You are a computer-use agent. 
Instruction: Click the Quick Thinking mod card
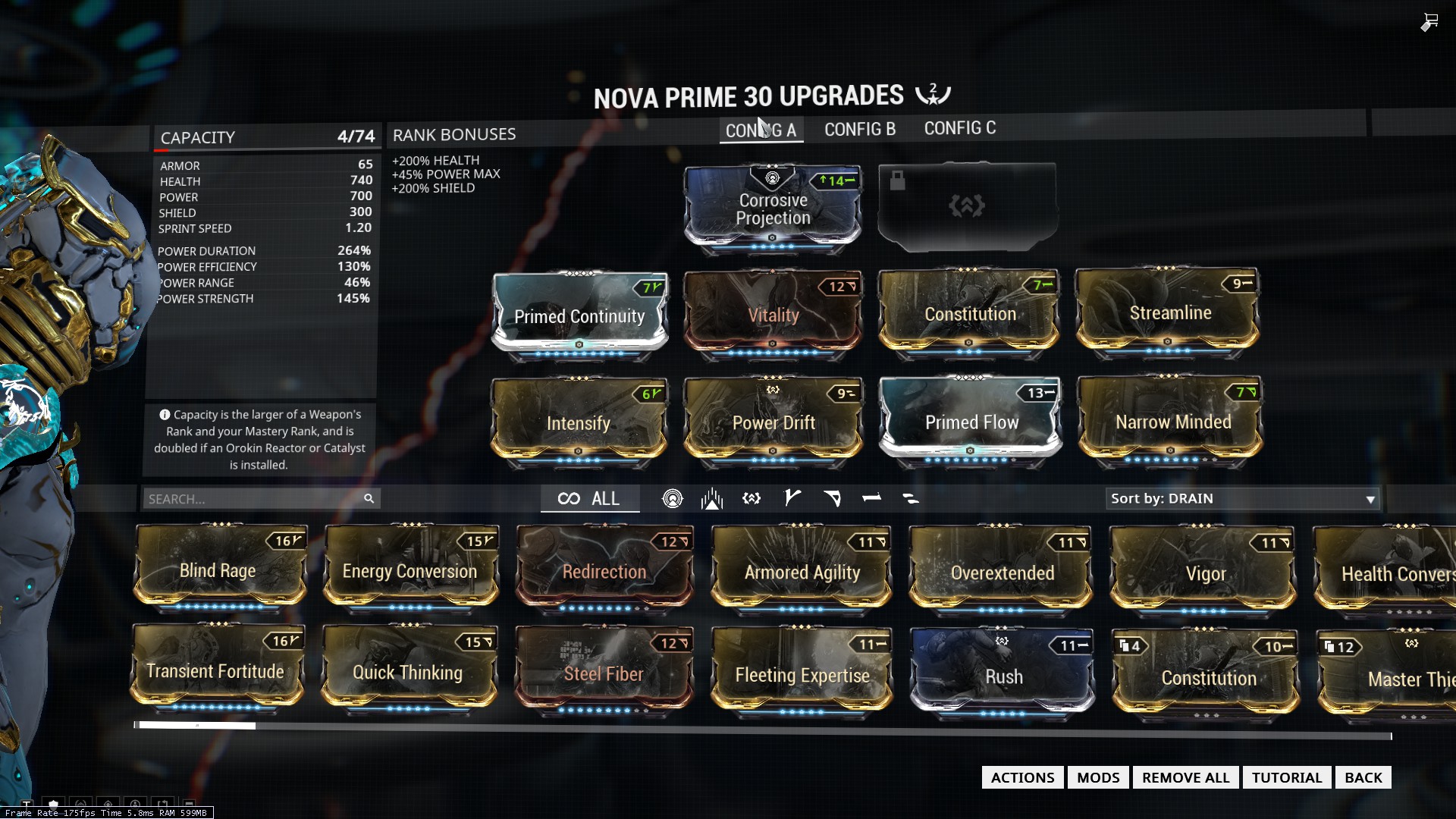408,672
